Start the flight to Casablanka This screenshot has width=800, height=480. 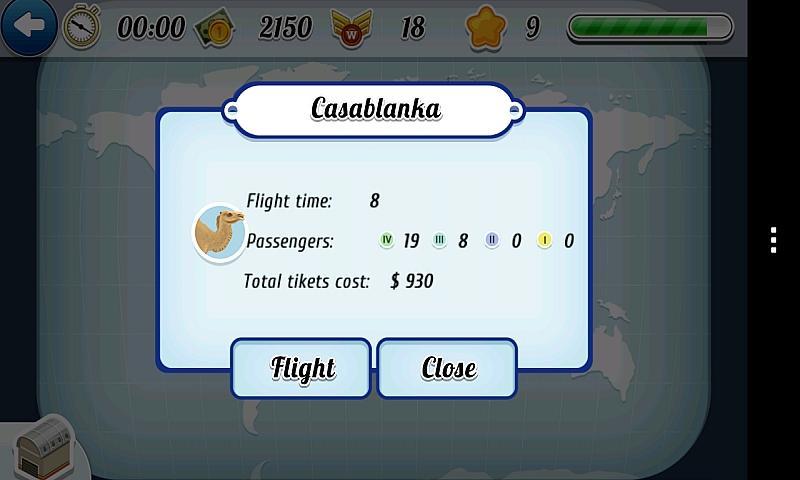(301, 368)
